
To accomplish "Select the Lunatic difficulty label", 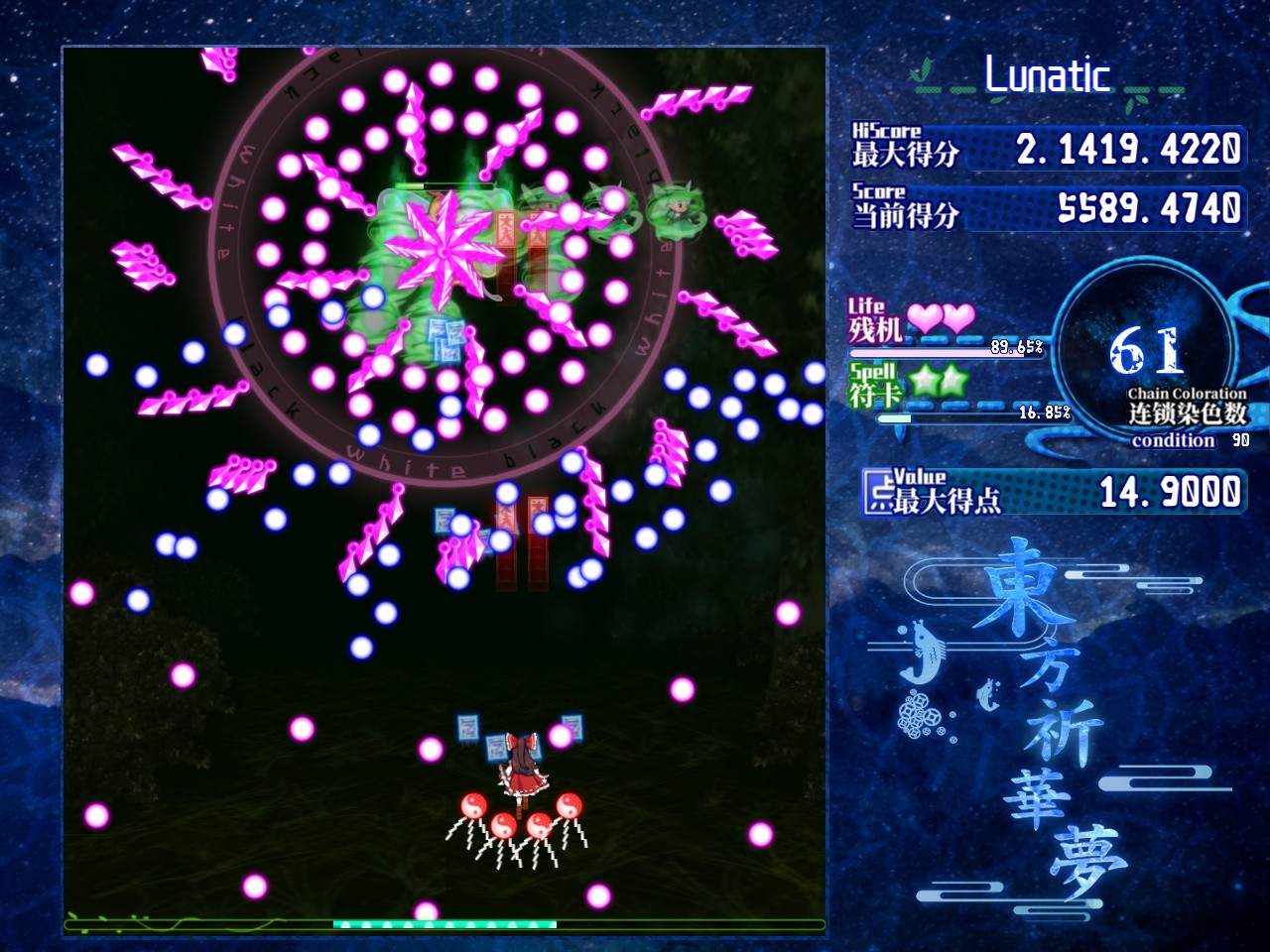I will (x=1047, y=73).
